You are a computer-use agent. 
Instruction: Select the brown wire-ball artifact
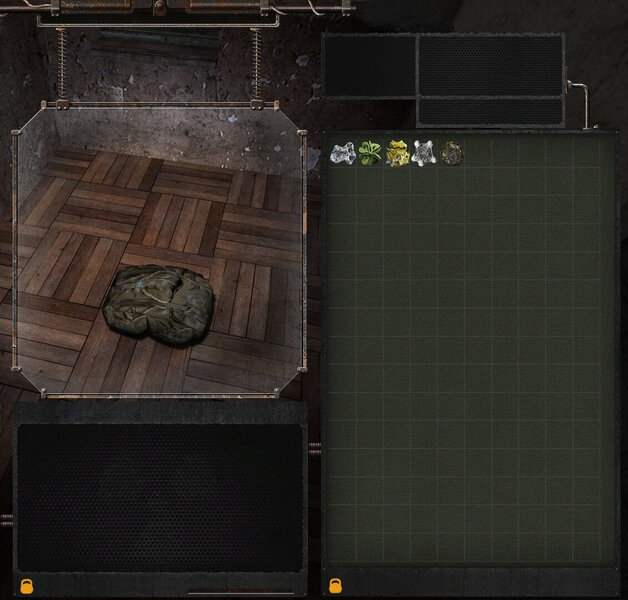(452, 154)
